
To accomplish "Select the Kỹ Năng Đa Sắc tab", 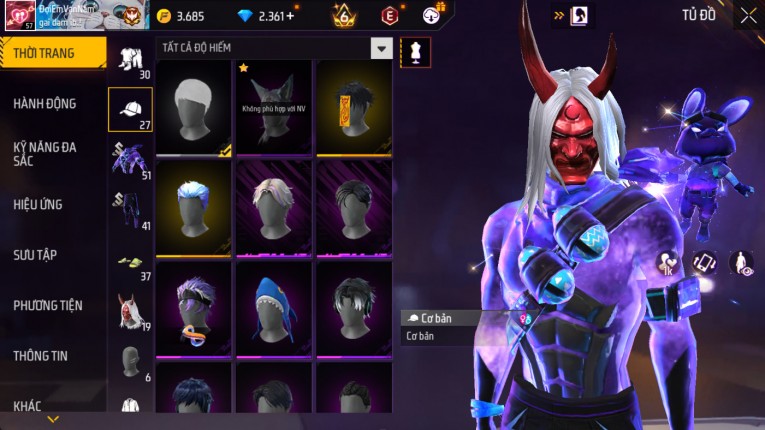I will (45, 153).
